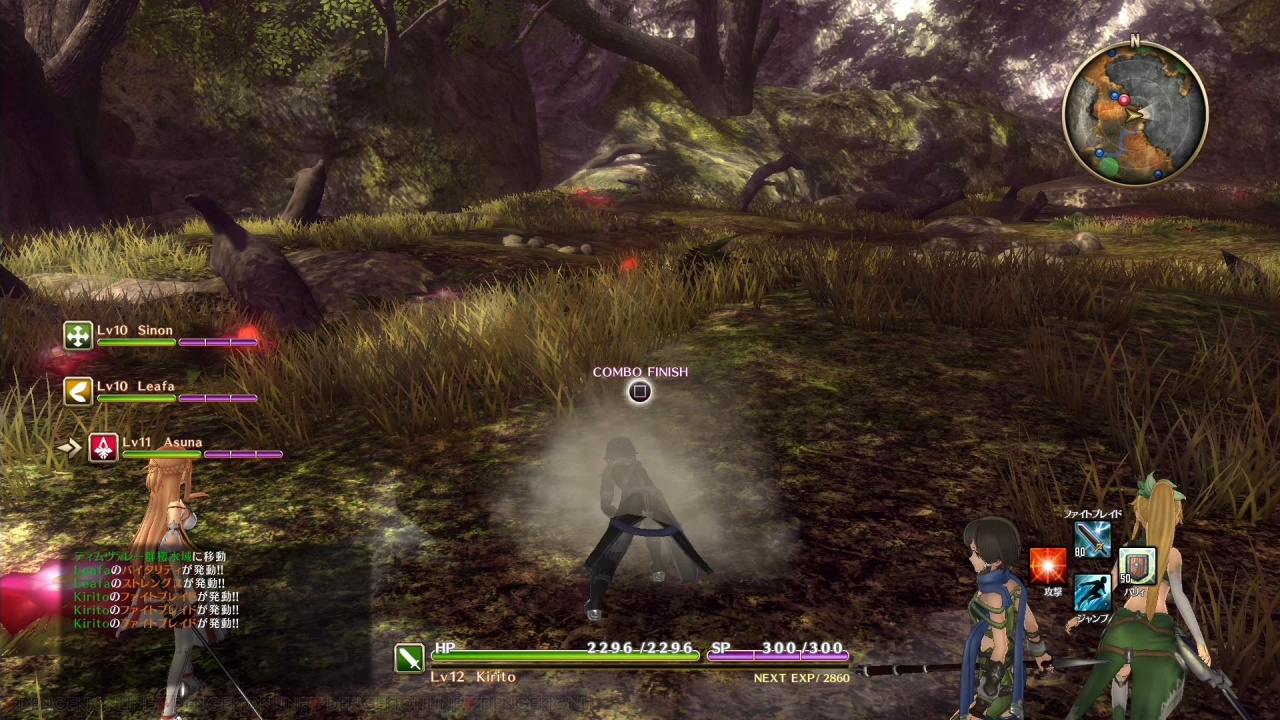This screenshot has width=1280, height=720.
Task: Use the red Attack burst icon
Action: pos(1048,567)
